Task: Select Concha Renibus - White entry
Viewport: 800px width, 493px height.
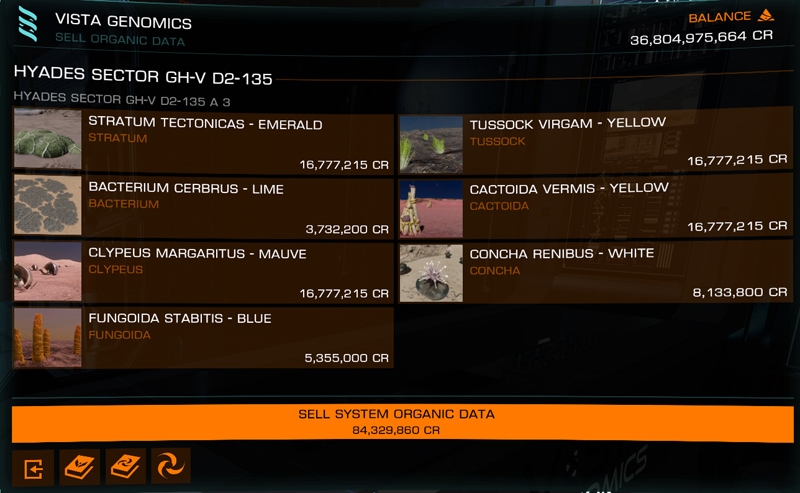Action: coord(593,272)
